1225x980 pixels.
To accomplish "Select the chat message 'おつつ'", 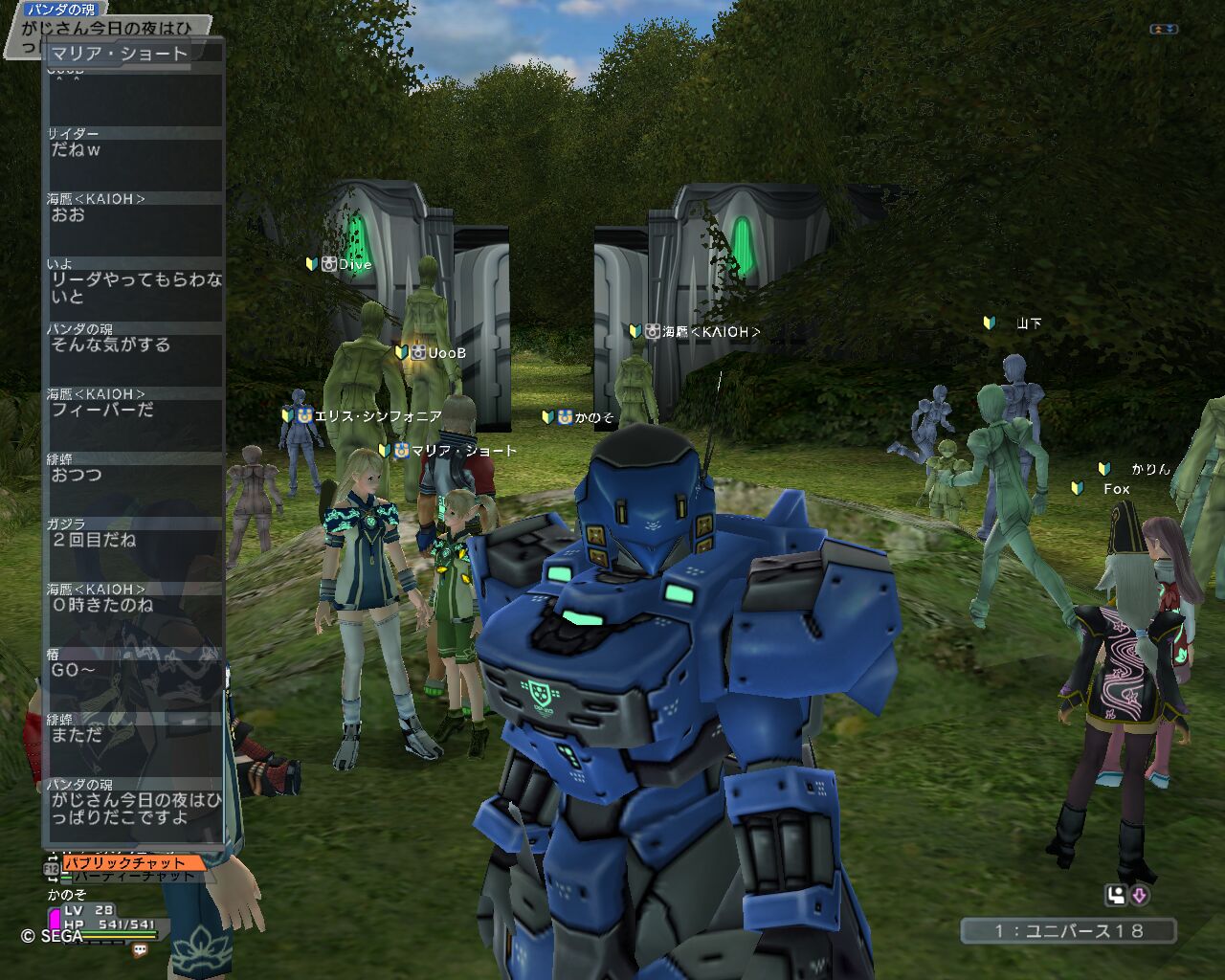I will pos(77,475).
